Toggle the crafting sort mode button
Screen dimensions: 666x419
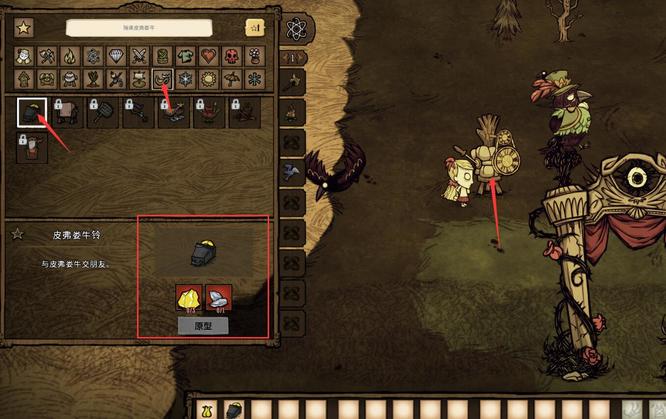[254, 27]
